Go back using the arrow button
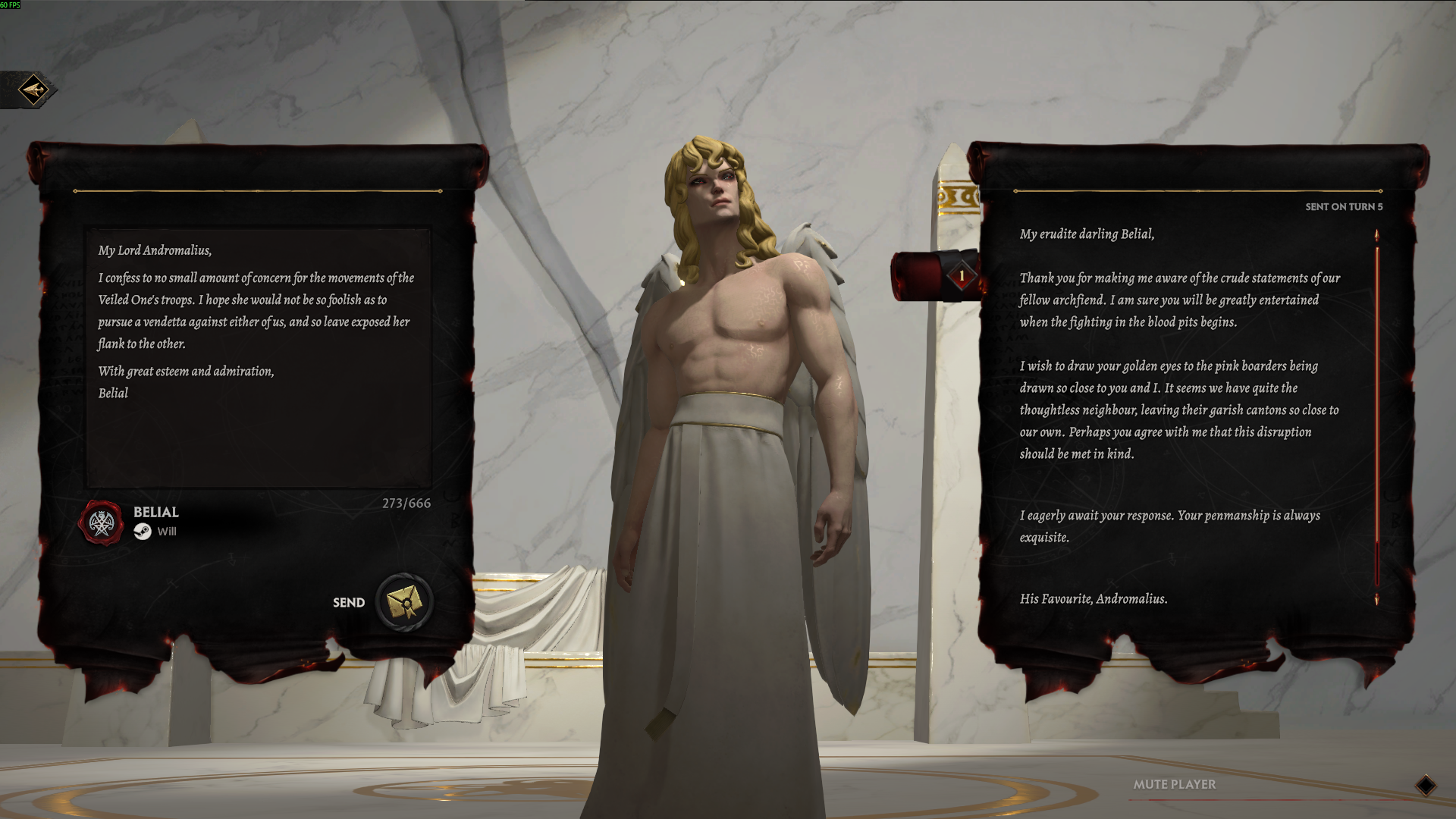 coord(33,90)
